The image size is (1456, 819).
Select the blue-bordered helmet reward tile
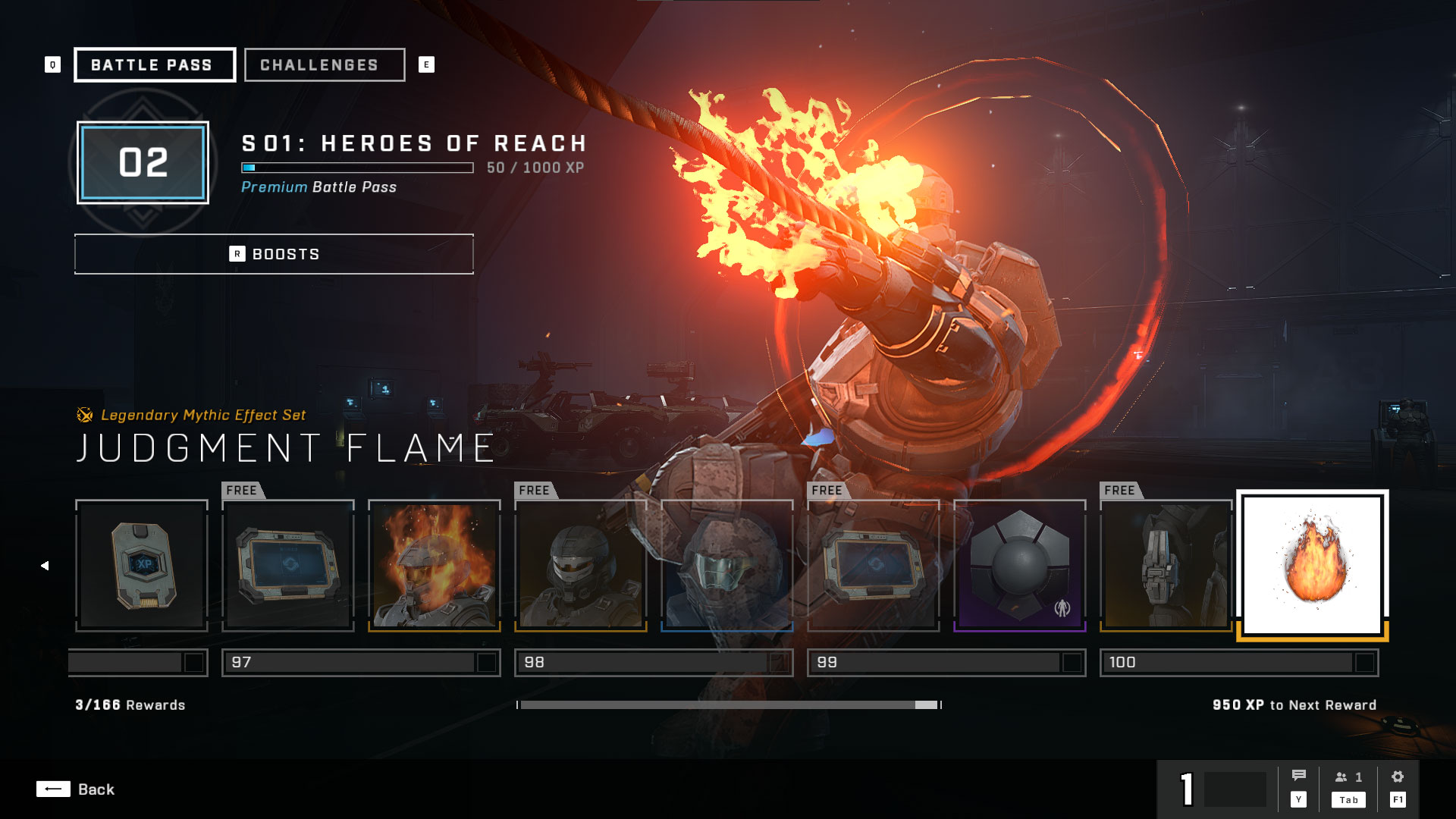727,566
